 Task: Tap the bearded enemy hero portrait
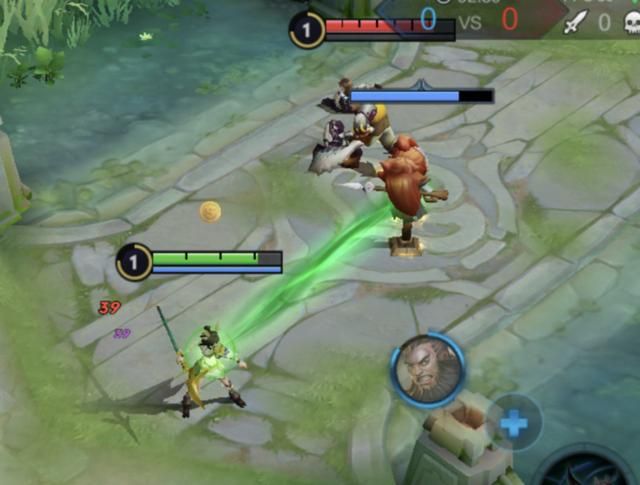(428, 370)
